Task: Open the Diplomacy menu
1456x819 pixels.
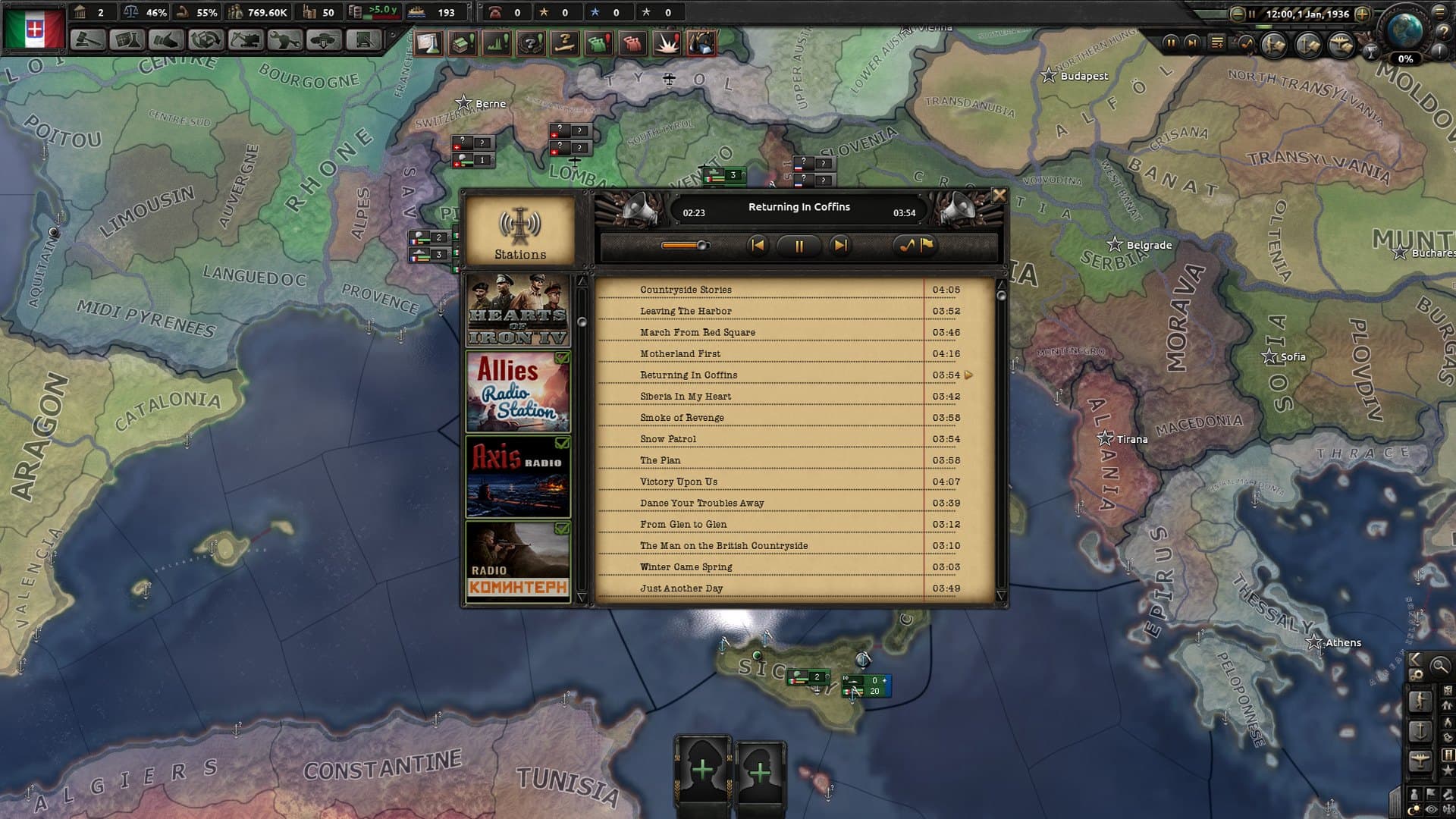Action: 165,38
